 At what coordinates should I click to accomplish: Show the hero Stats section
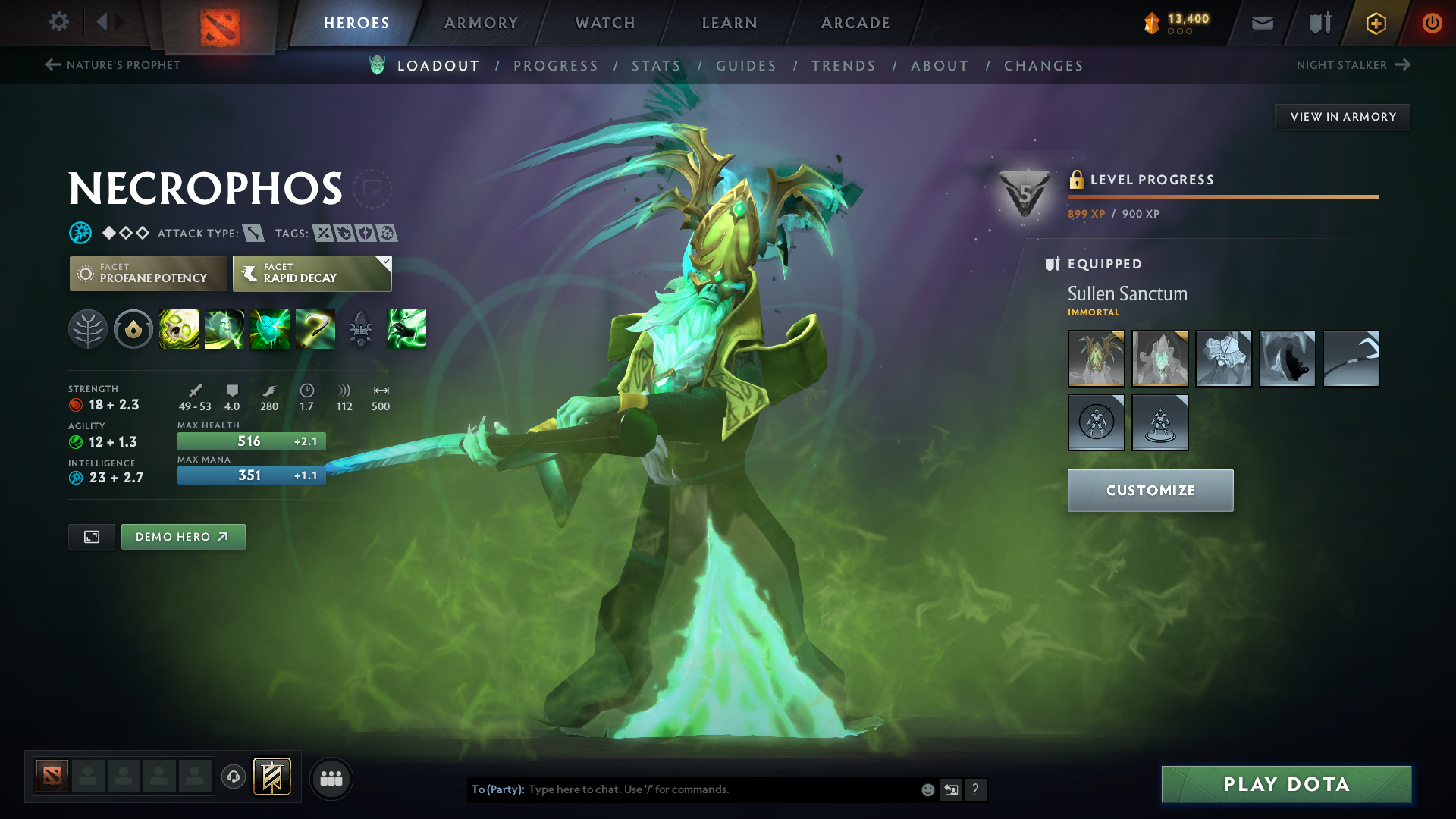tap(657, 66)
